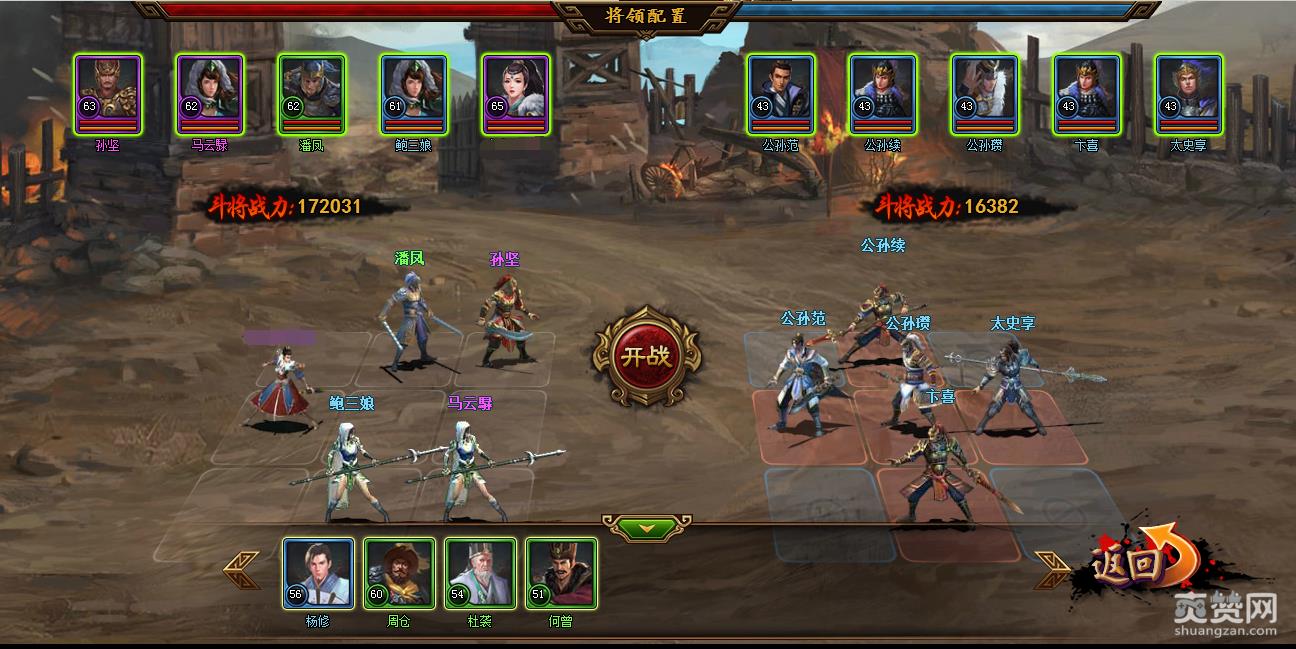Screen dimensions: 1296x649
Task: Select 孙坚 portrait in top roster
Action: pos(108,93)
